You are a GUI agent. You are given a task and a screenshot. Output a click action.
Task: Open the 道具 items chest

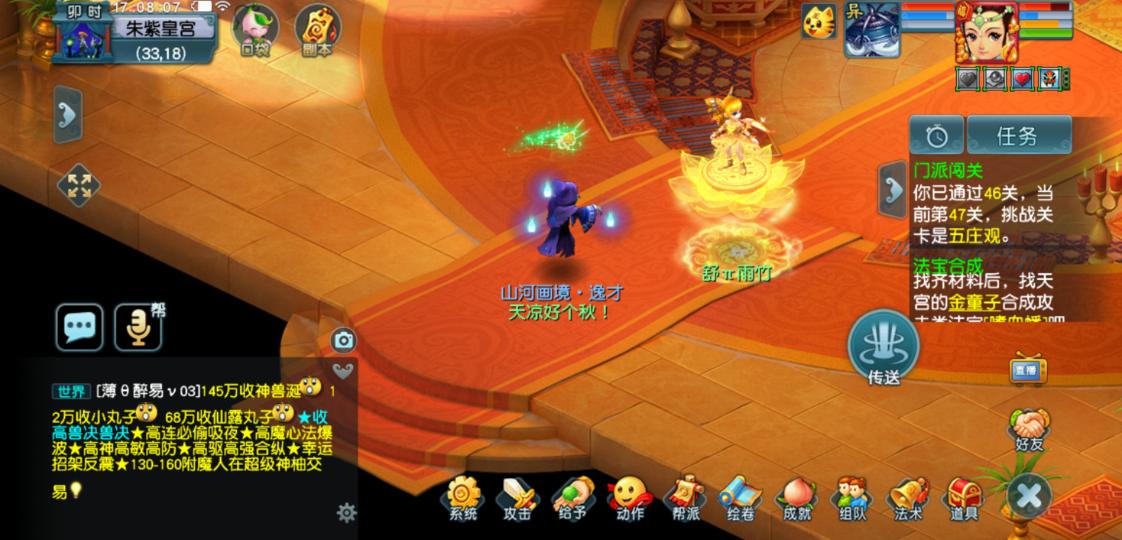964,497
